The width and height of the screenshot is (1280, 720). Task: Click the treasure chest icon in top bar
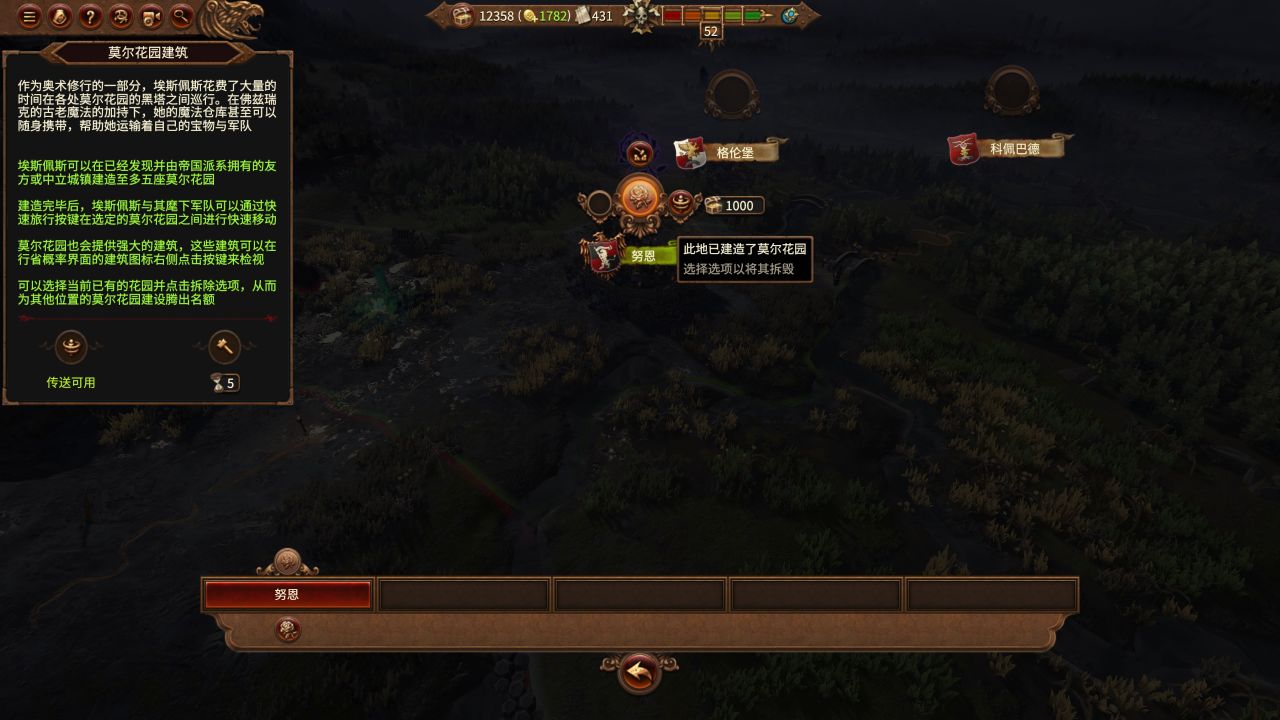pos(461,16)
